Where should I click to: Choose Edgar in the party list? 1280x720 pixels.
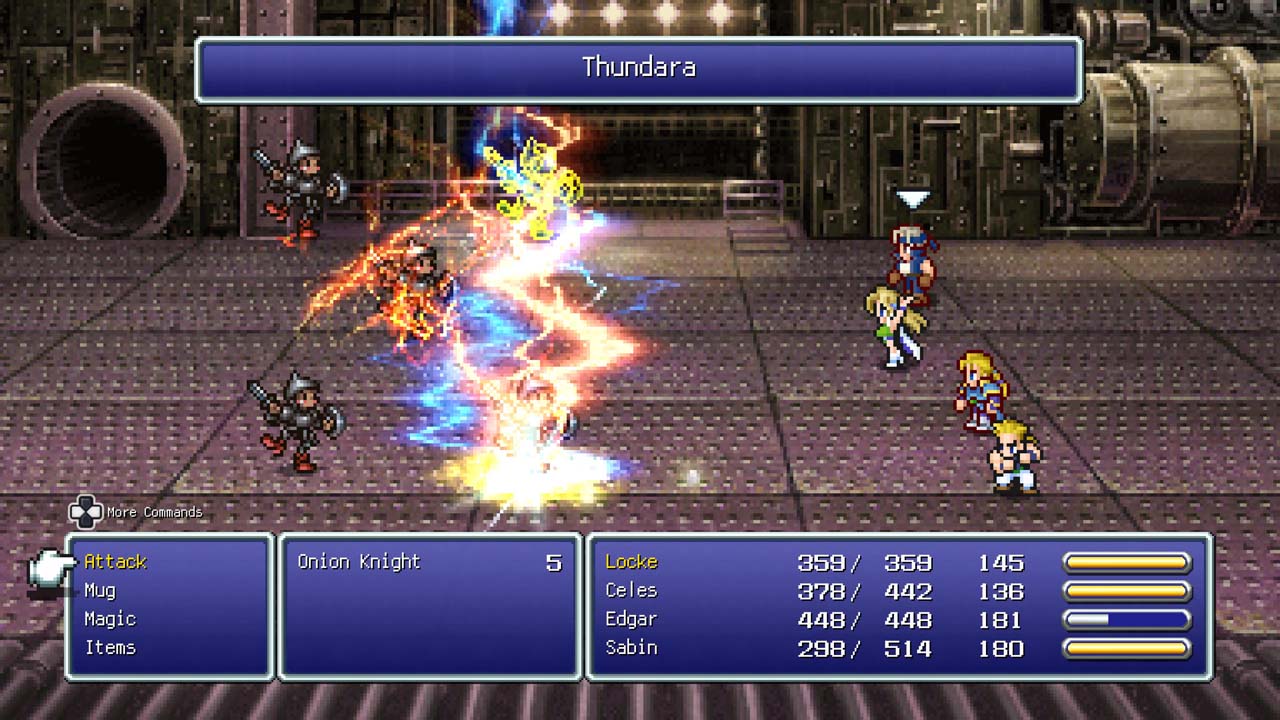click(x=631, y=619)
